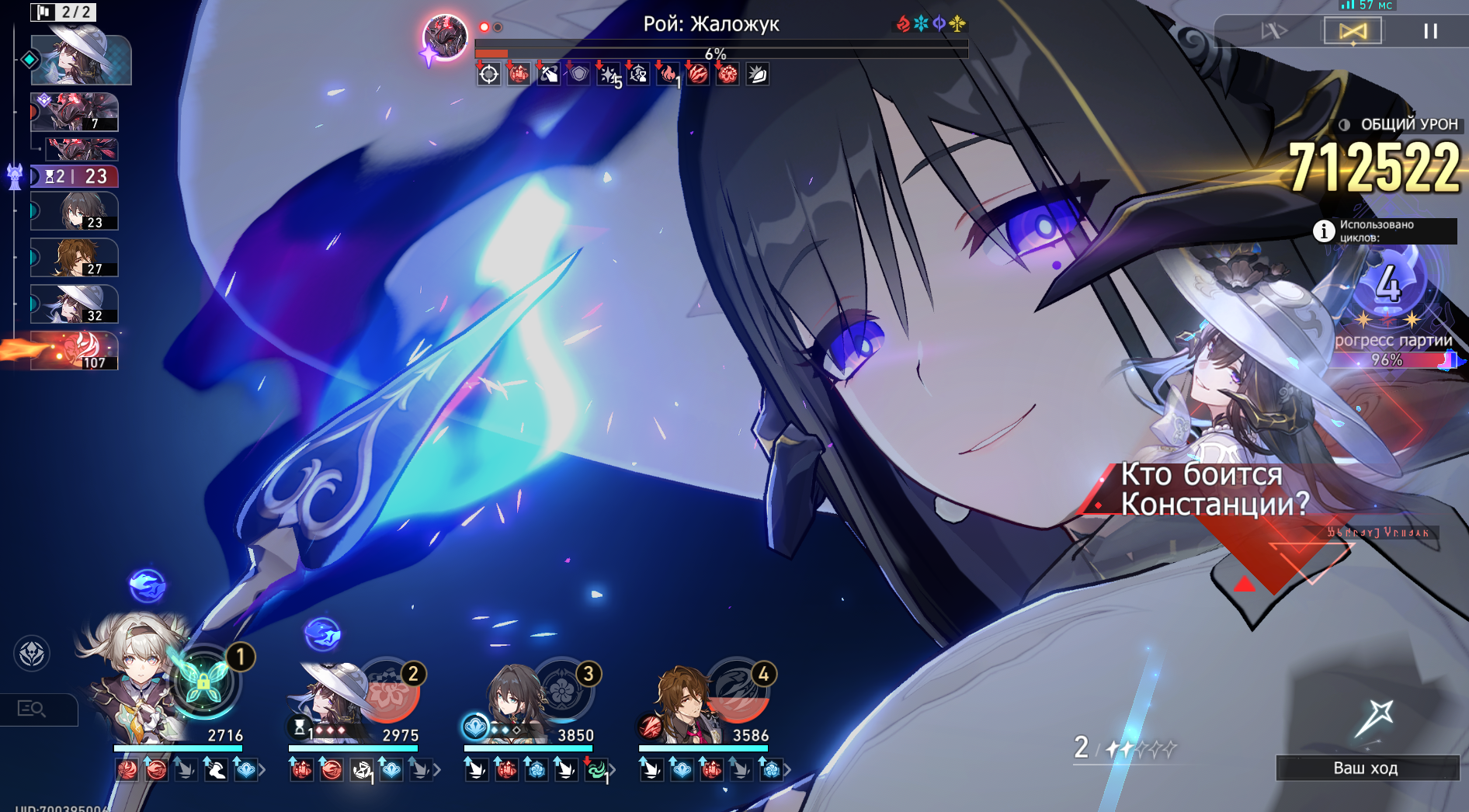Screen dimensions: 1469x812
Task: Expand buffs list of first party member
Action: point(262,770)
